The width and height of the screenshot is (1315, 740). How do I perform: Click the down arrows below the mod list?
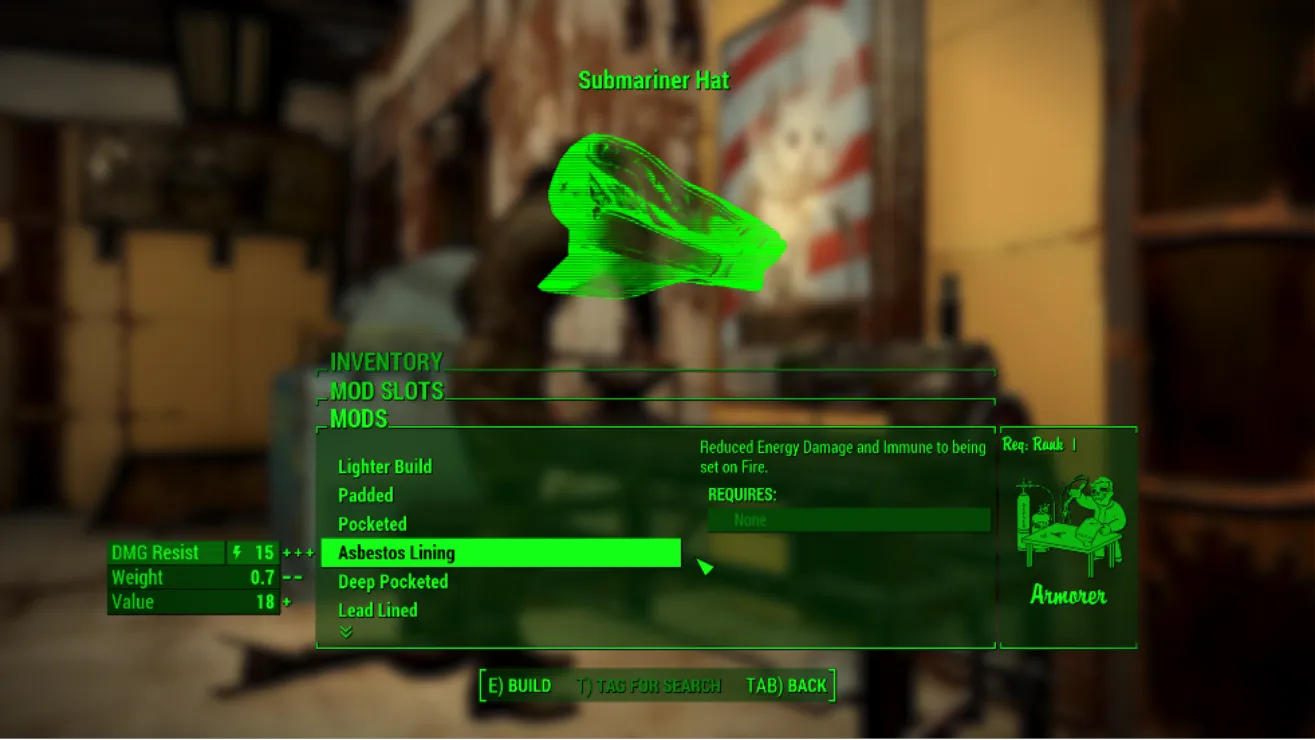pos(346,632)
